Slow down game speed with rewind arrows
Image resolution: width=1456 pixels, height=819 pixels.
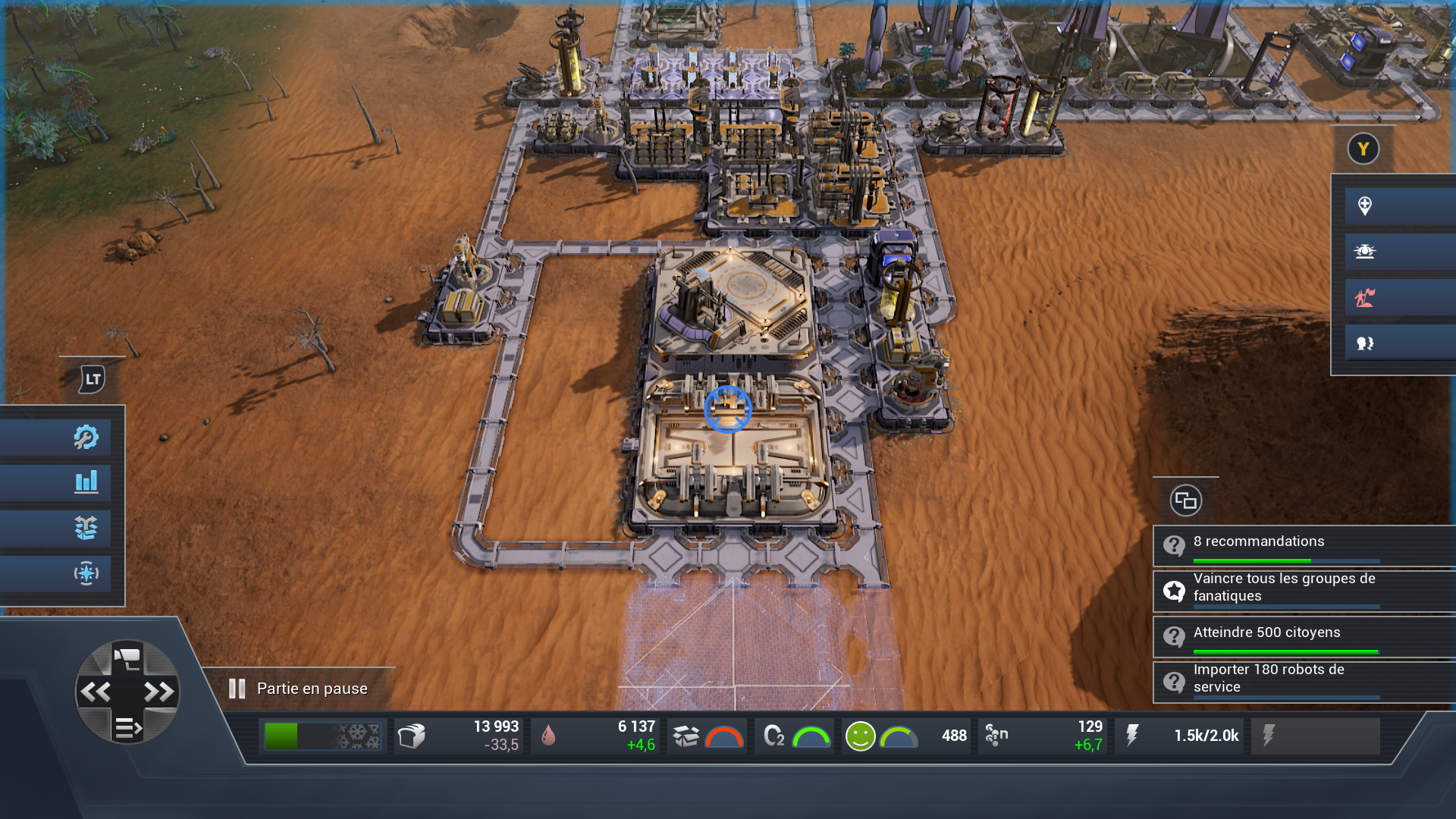click(96, 692)
